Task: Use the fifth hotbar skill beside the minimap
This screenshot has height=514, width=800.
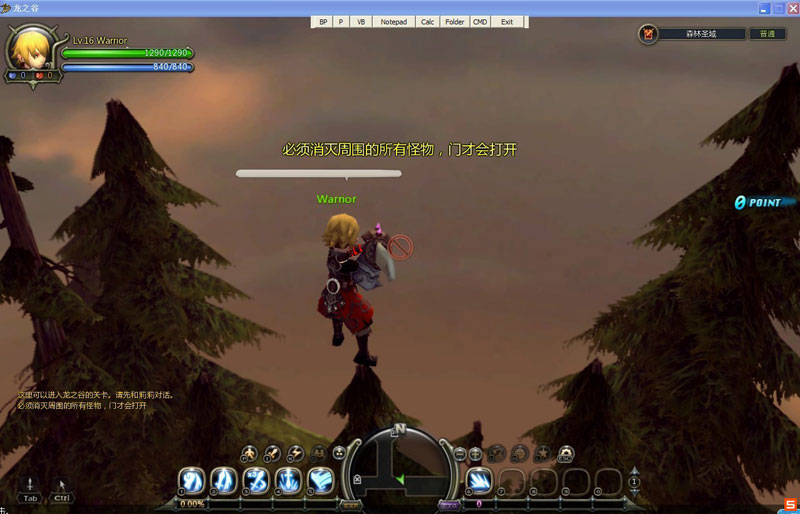Action: pyautogui.click(x=320, y=481)
